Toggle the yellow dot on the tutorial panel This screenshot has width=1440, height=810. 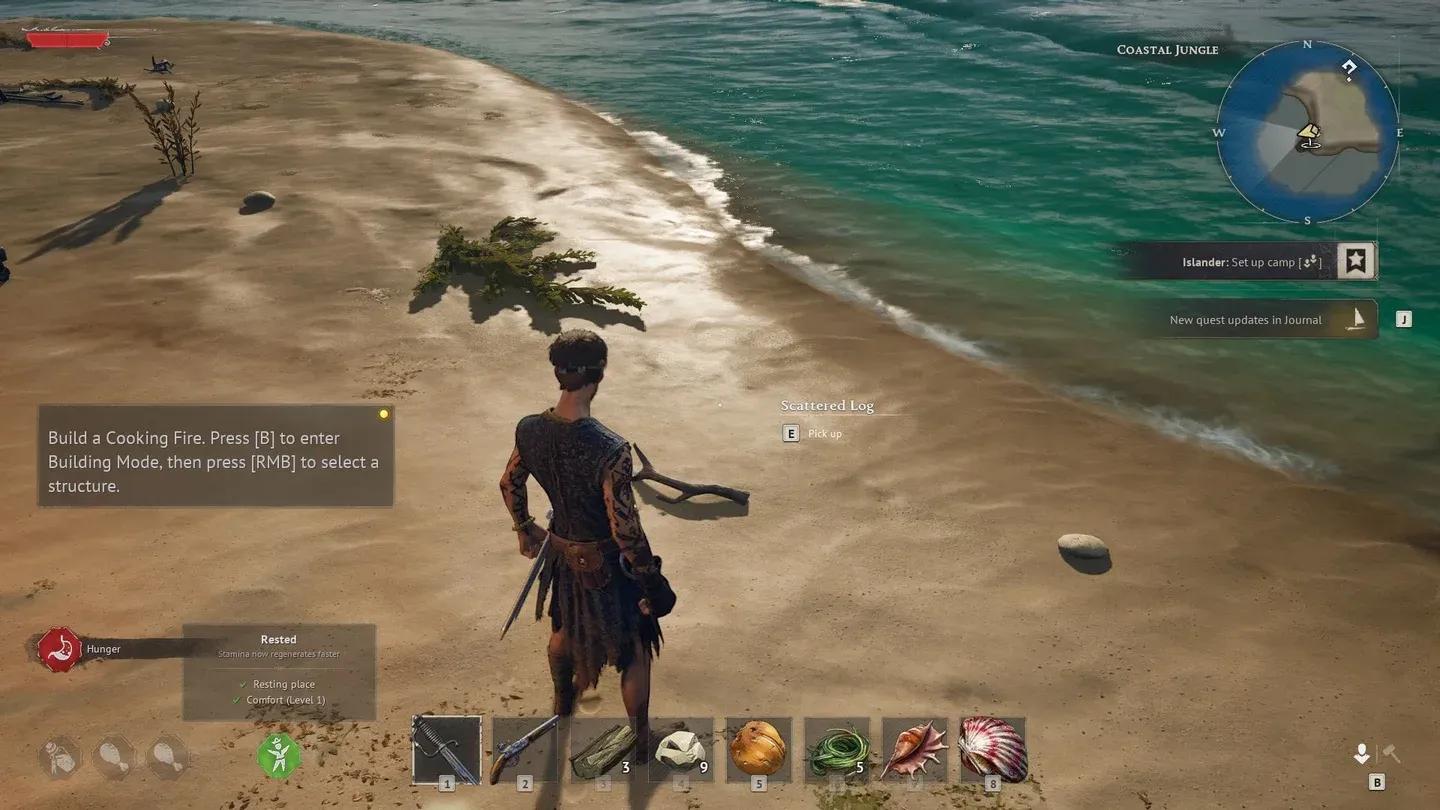[383, 413]
